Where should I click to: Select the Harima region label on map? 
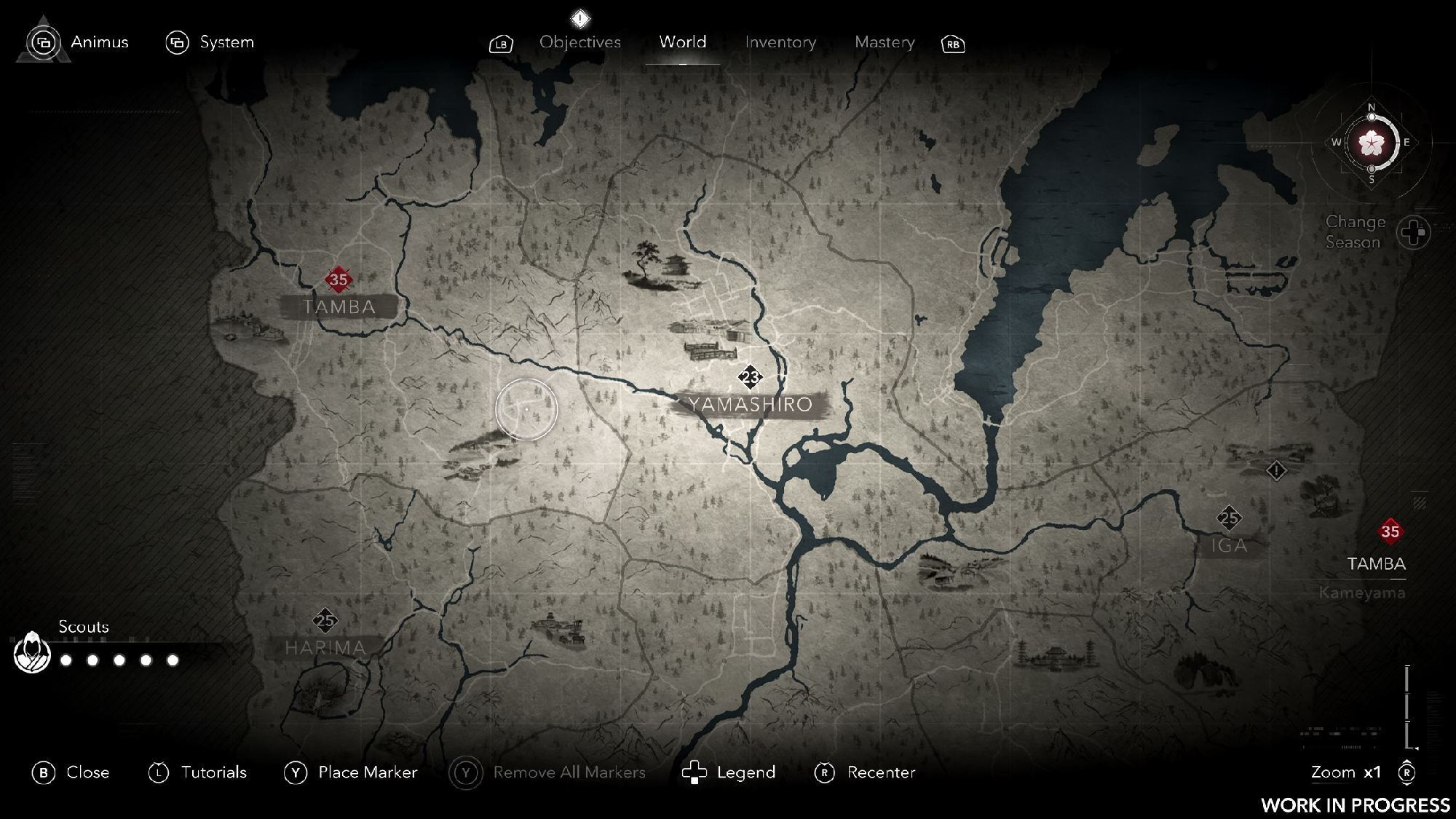[x=325, y=647]
